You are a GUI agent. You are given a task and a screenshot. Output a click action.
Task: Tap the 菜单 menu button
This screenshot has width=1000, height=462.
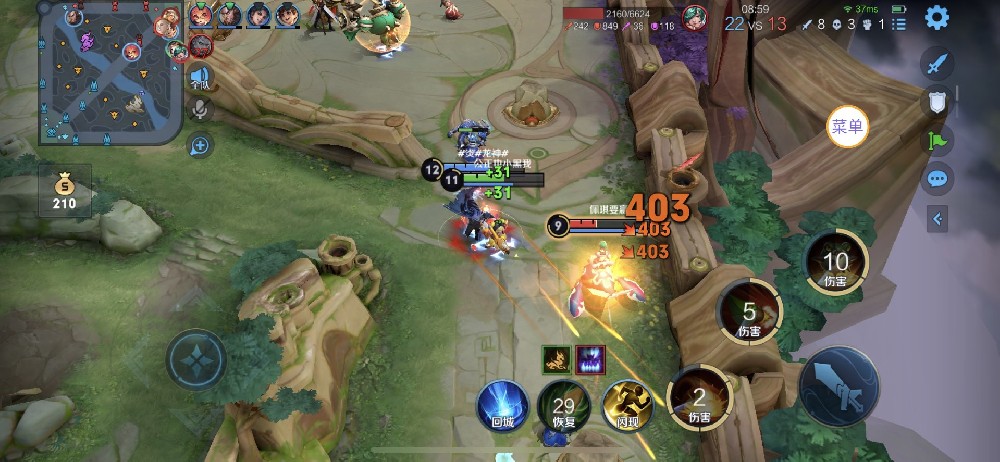click(847, 127)
